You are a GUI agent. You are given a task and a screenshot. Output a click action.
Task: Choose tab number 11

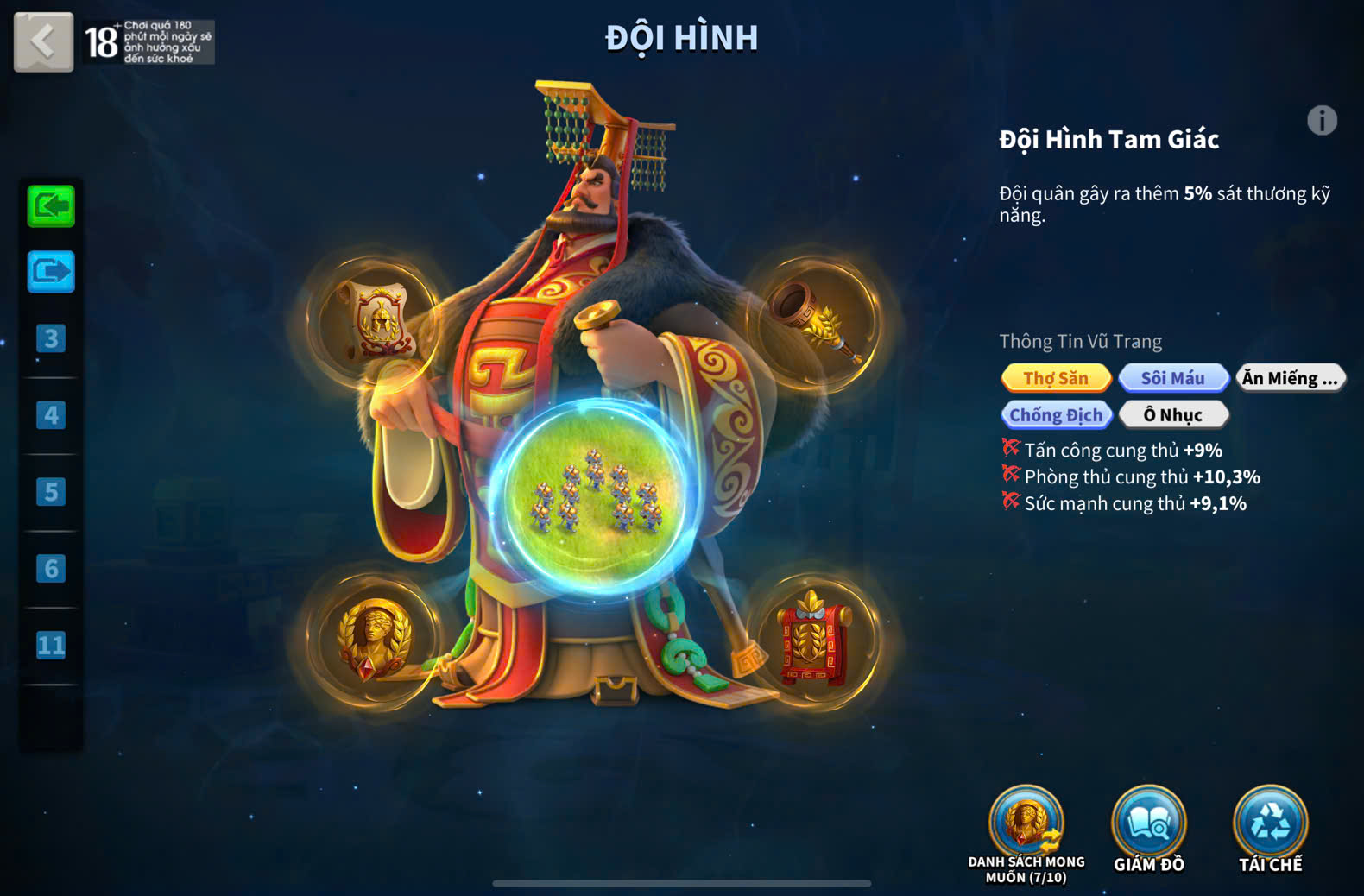pyautogui.click(x=51, y=645)
